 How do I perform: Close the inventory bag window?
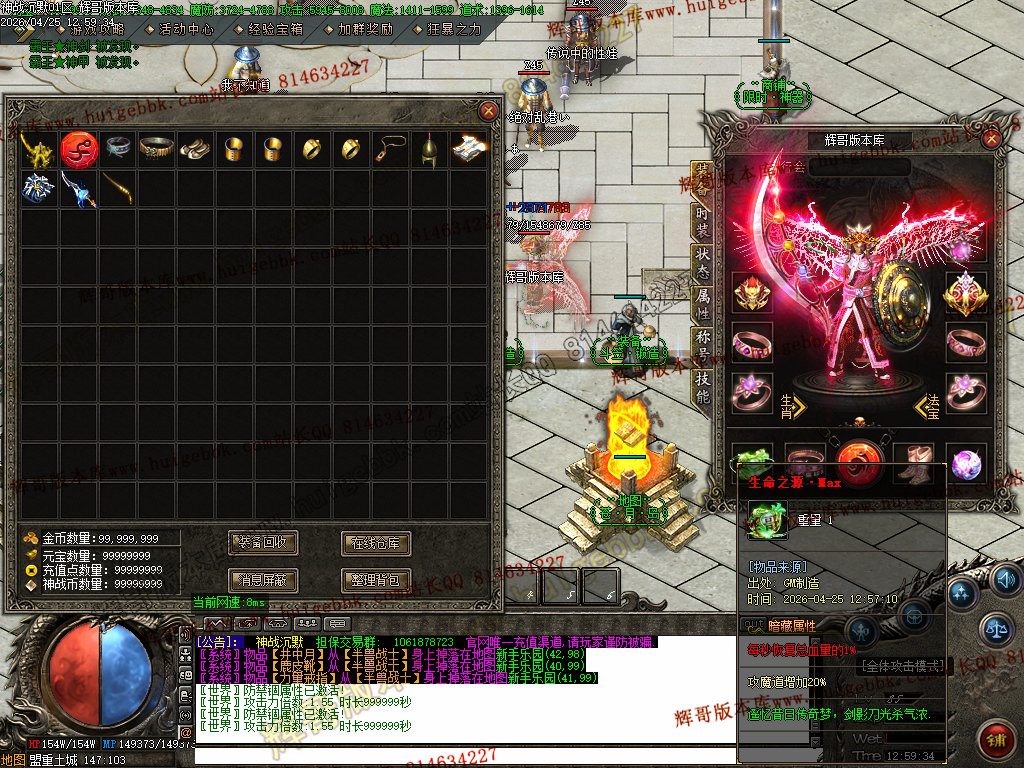click(488, 111)
